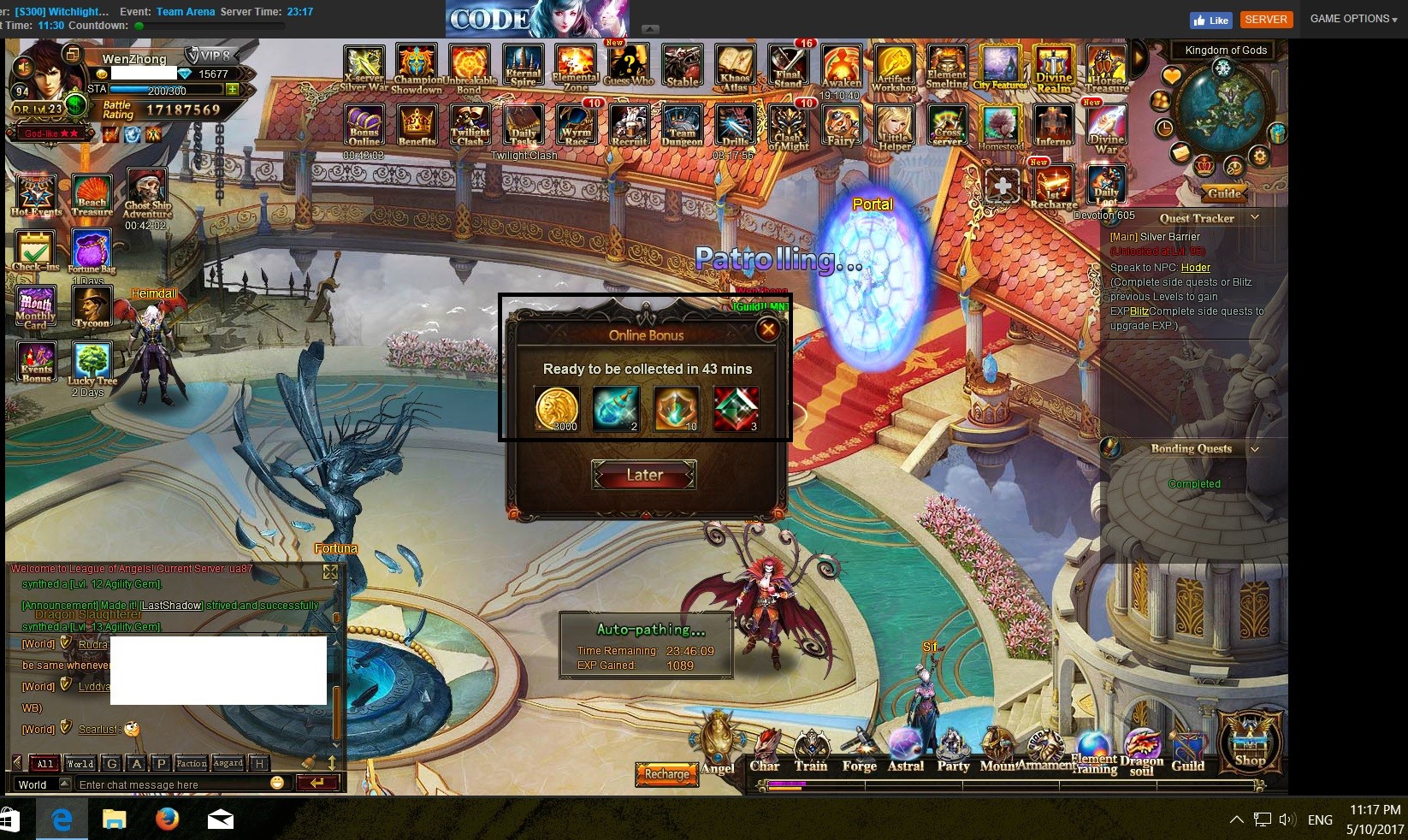1408x840 pixels.
Task: Open the Guide button
Action: [x=1224, y=193]
